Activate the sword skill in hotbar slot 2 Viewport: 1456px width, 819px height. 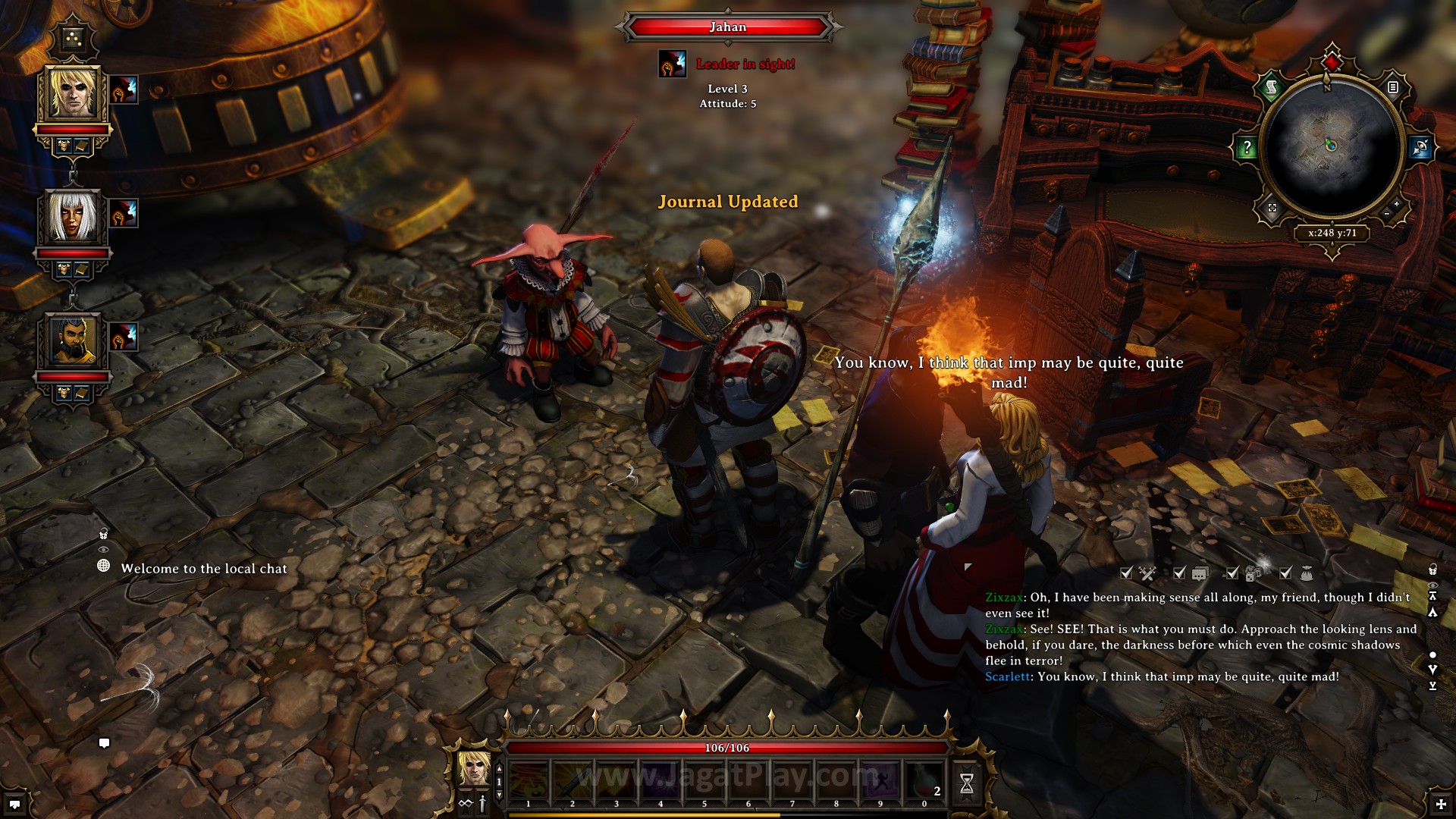coord(571,778)
